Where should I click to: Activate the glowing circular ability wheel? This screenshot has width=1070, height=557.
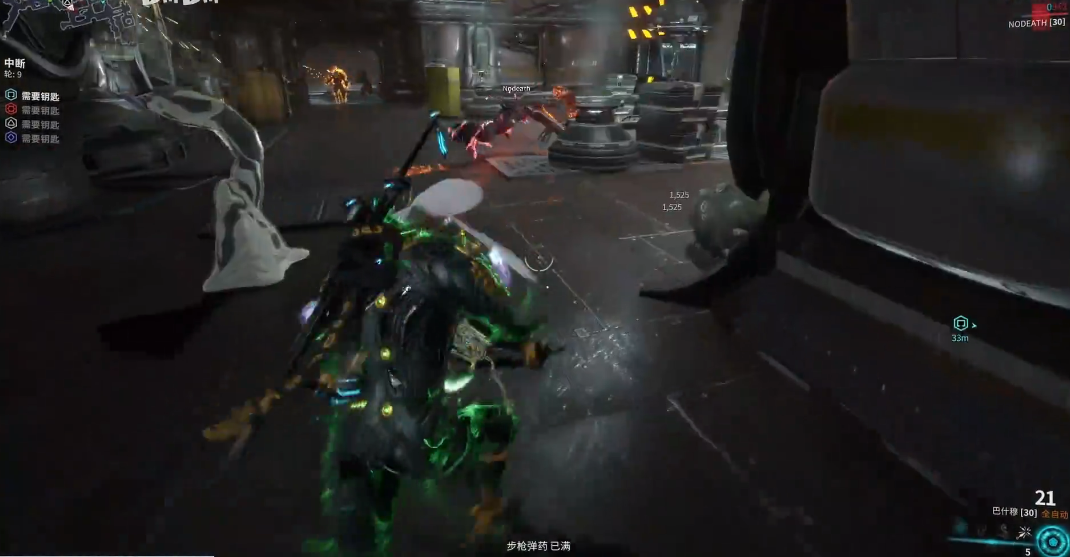(1050, 541)
